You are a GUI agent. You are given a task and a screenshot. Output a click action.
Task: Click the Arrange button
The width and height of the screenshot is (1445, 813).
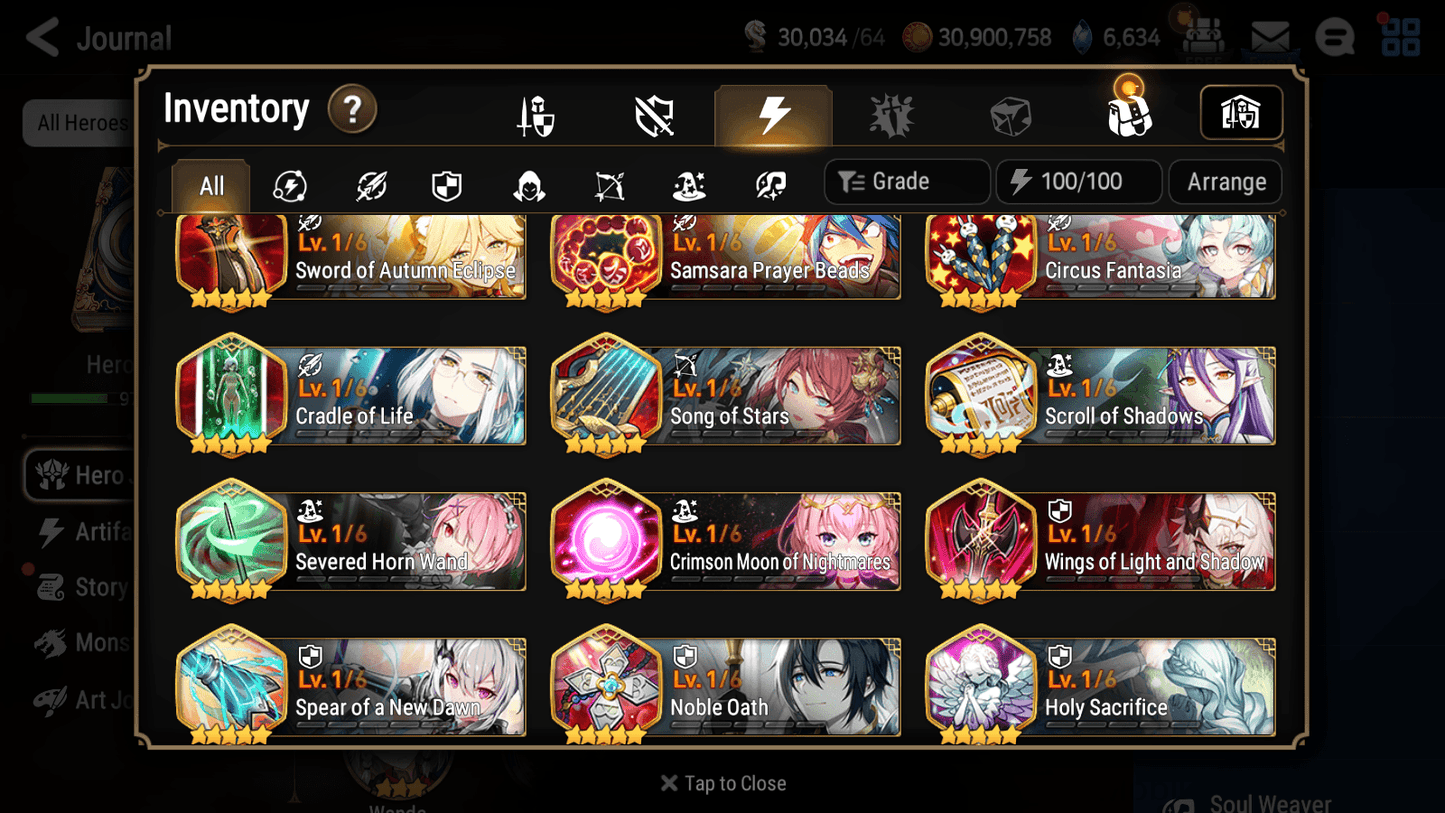(x=1224, y=181)
